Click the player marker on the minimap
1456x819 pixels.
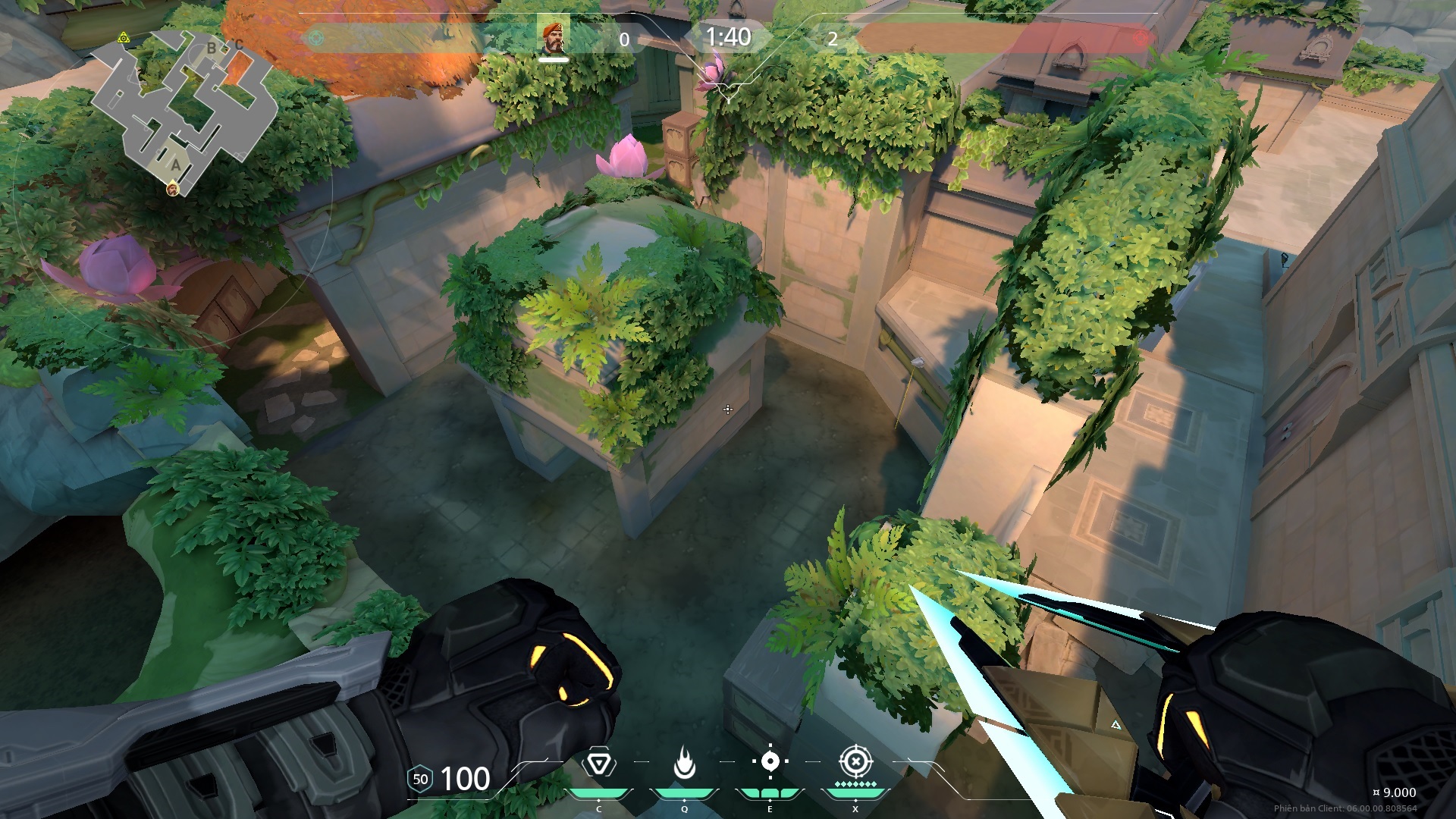point(173,189)
